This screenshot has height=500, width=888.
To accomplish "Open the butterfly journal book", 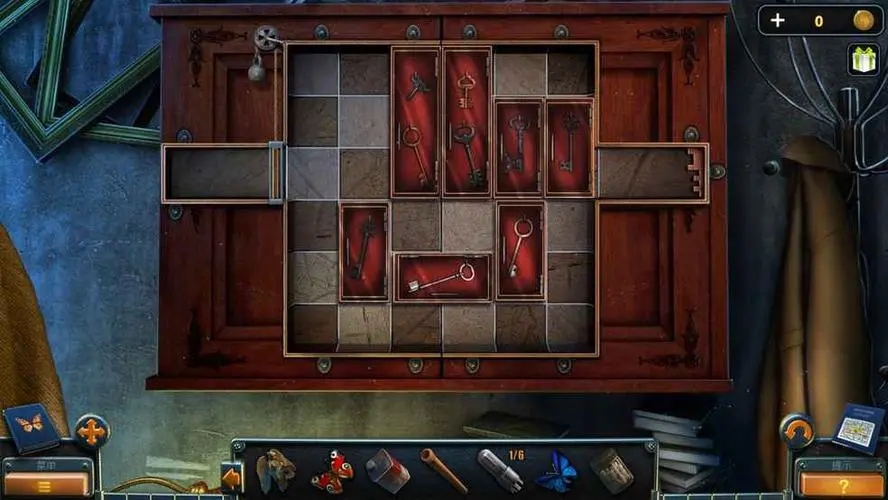I will pyautogui.click(x=30, y=425).
